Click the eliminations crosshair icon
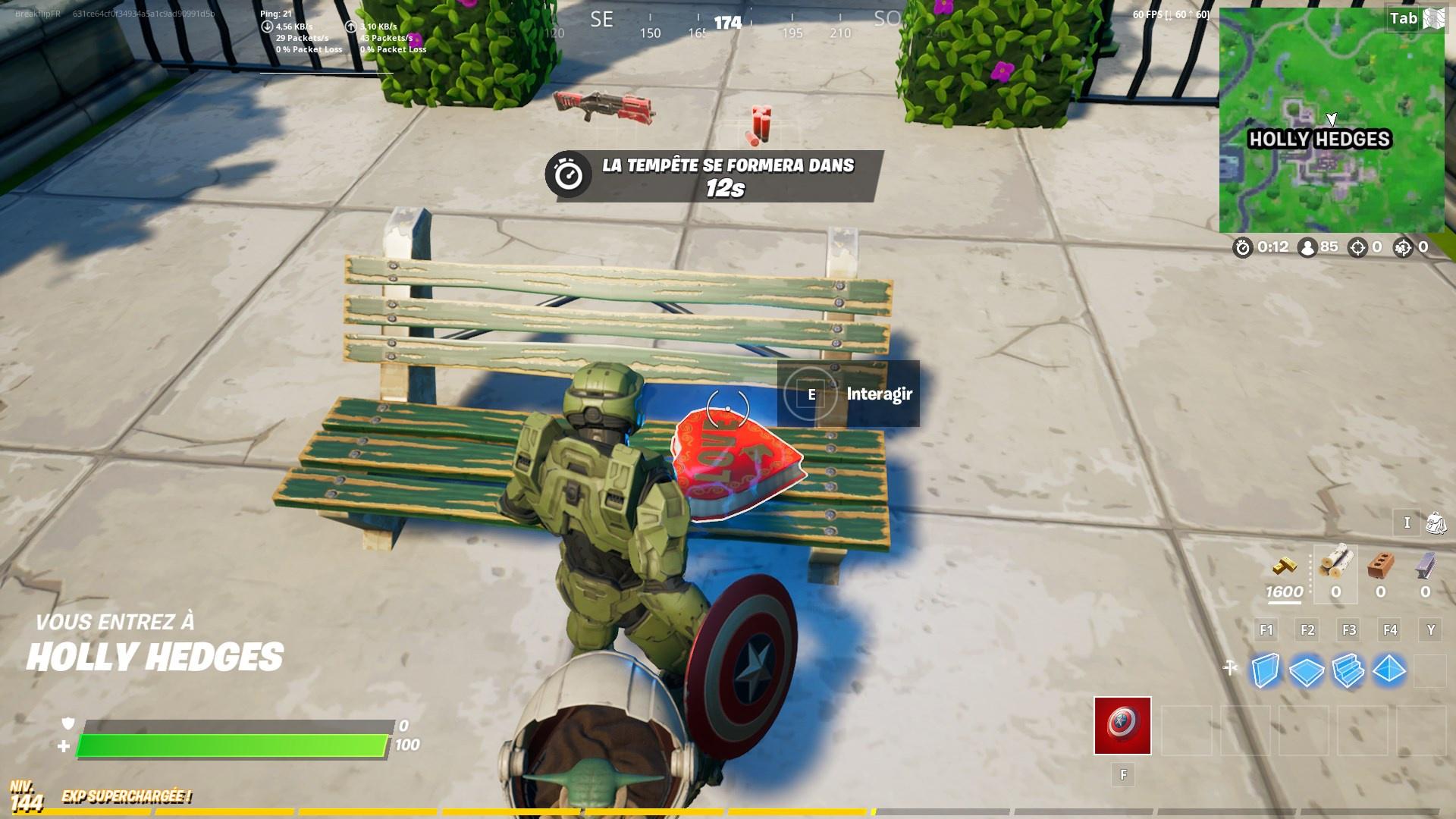 1357,246
